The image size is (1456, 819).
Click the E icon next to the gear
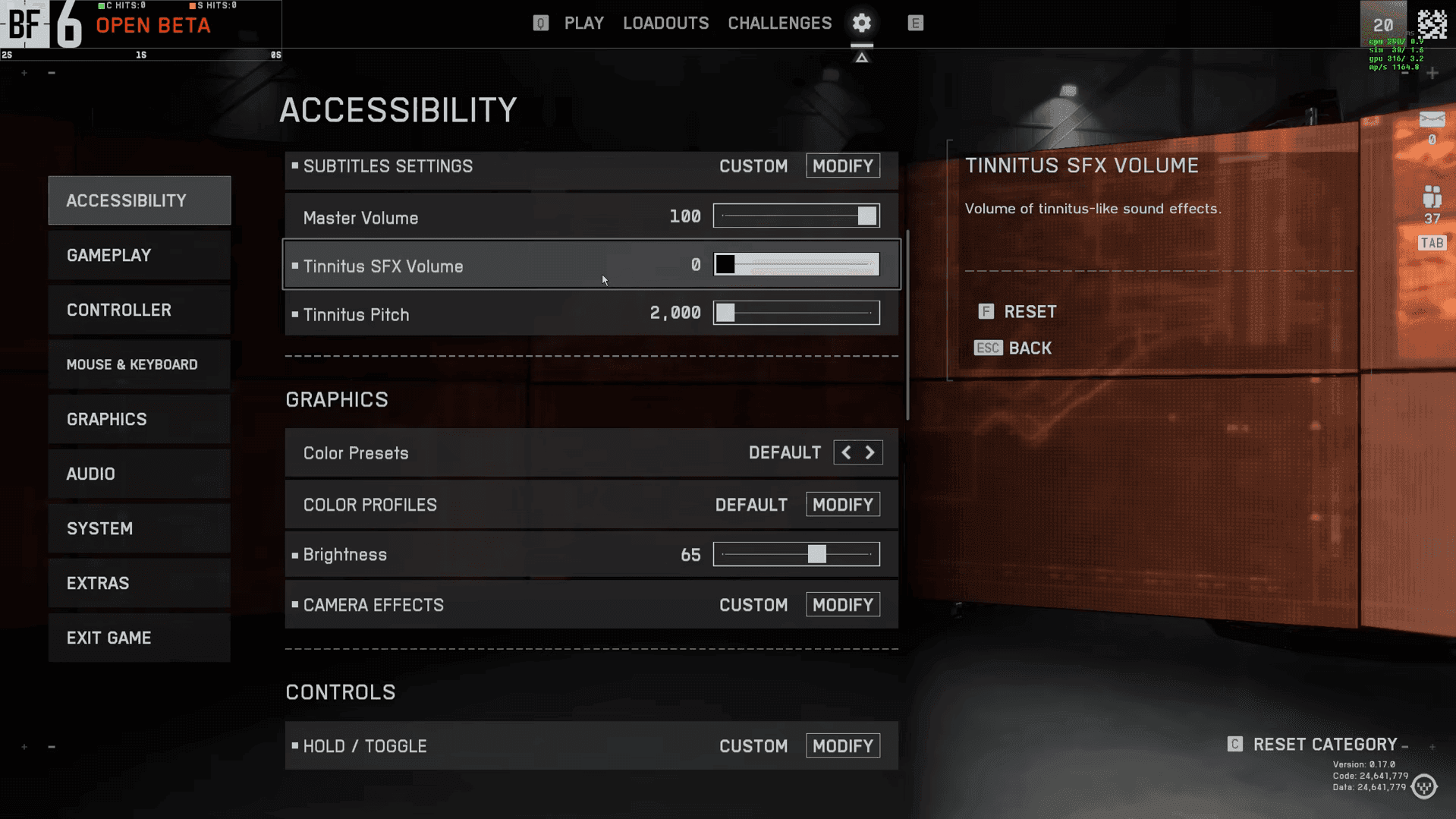[915, 23]
